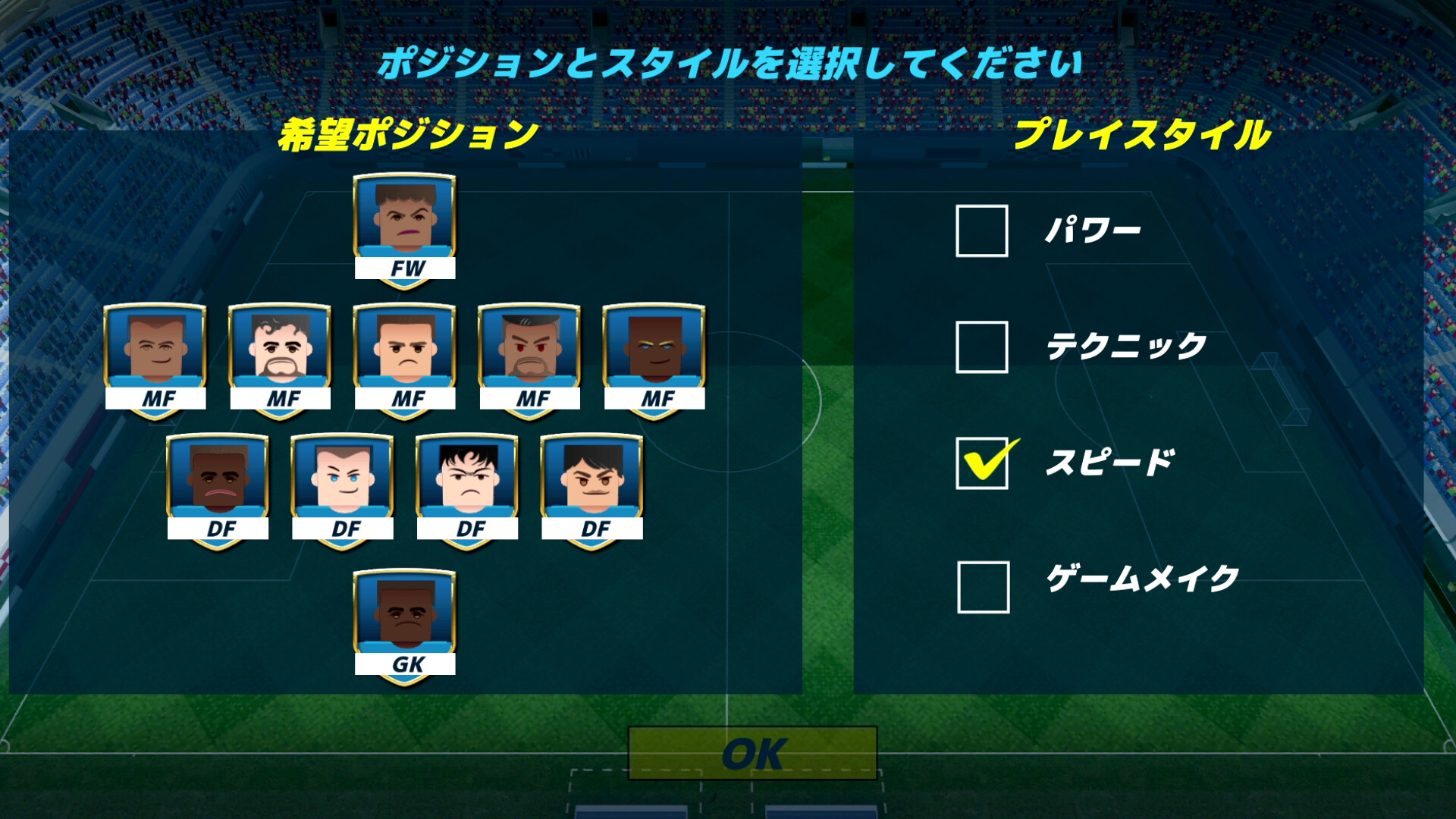
Task: Choose the blue-eyed DF player icon
Action: tap(343, 482)
